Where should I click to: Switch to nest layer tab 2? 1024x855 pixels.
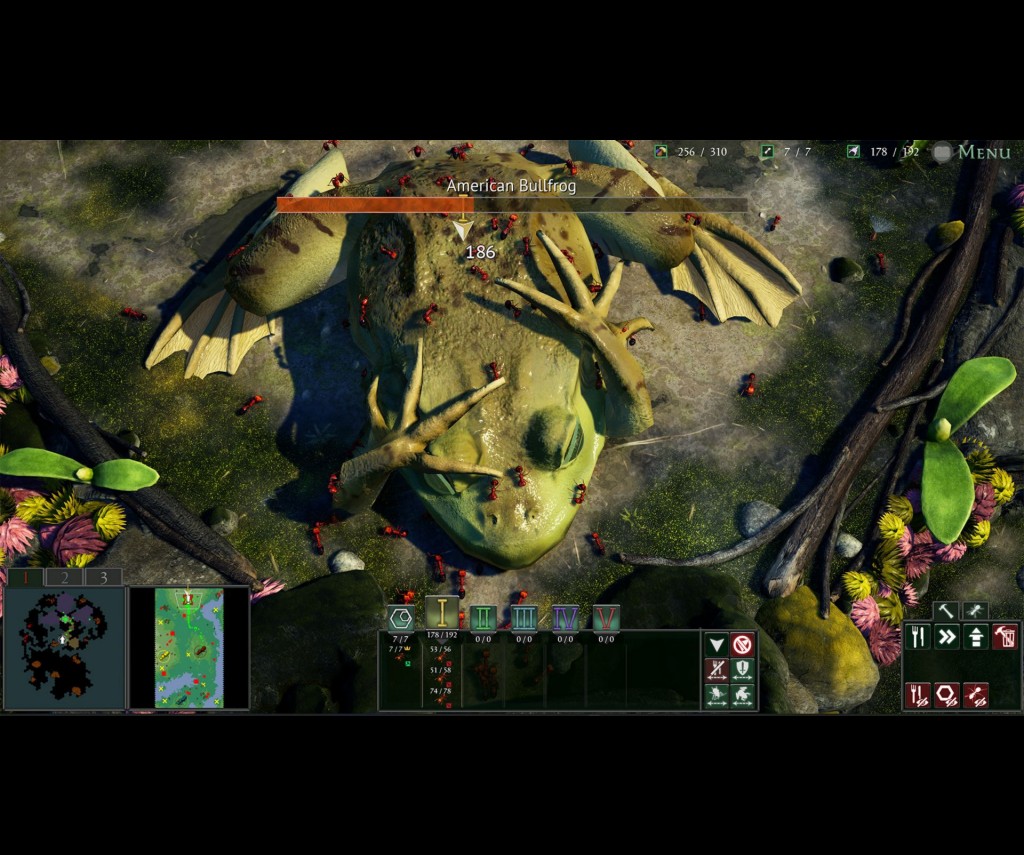[x=64, y=577]
